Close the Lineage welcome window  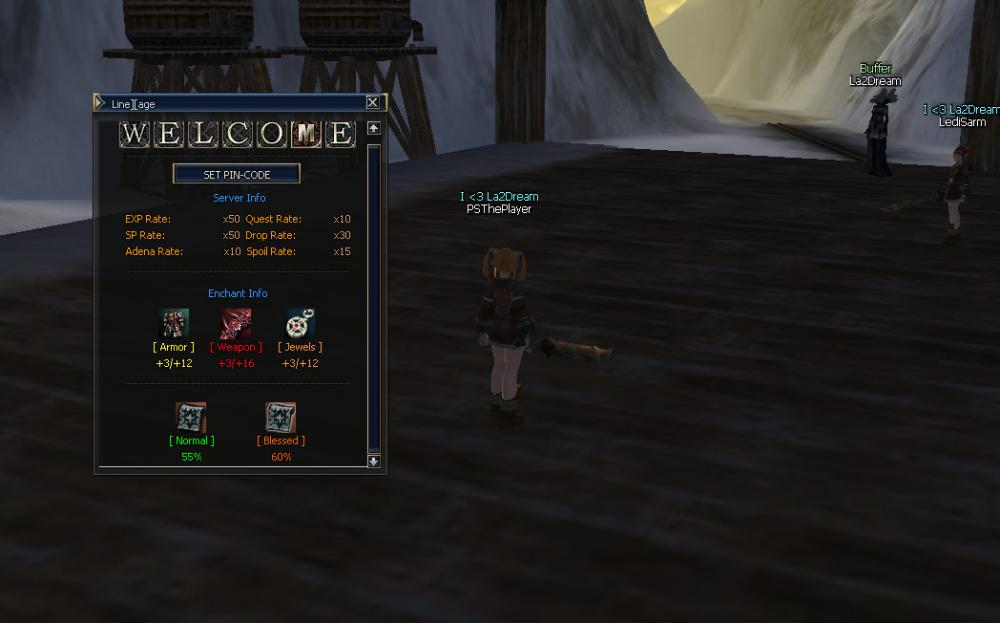(x=373, y=103)
